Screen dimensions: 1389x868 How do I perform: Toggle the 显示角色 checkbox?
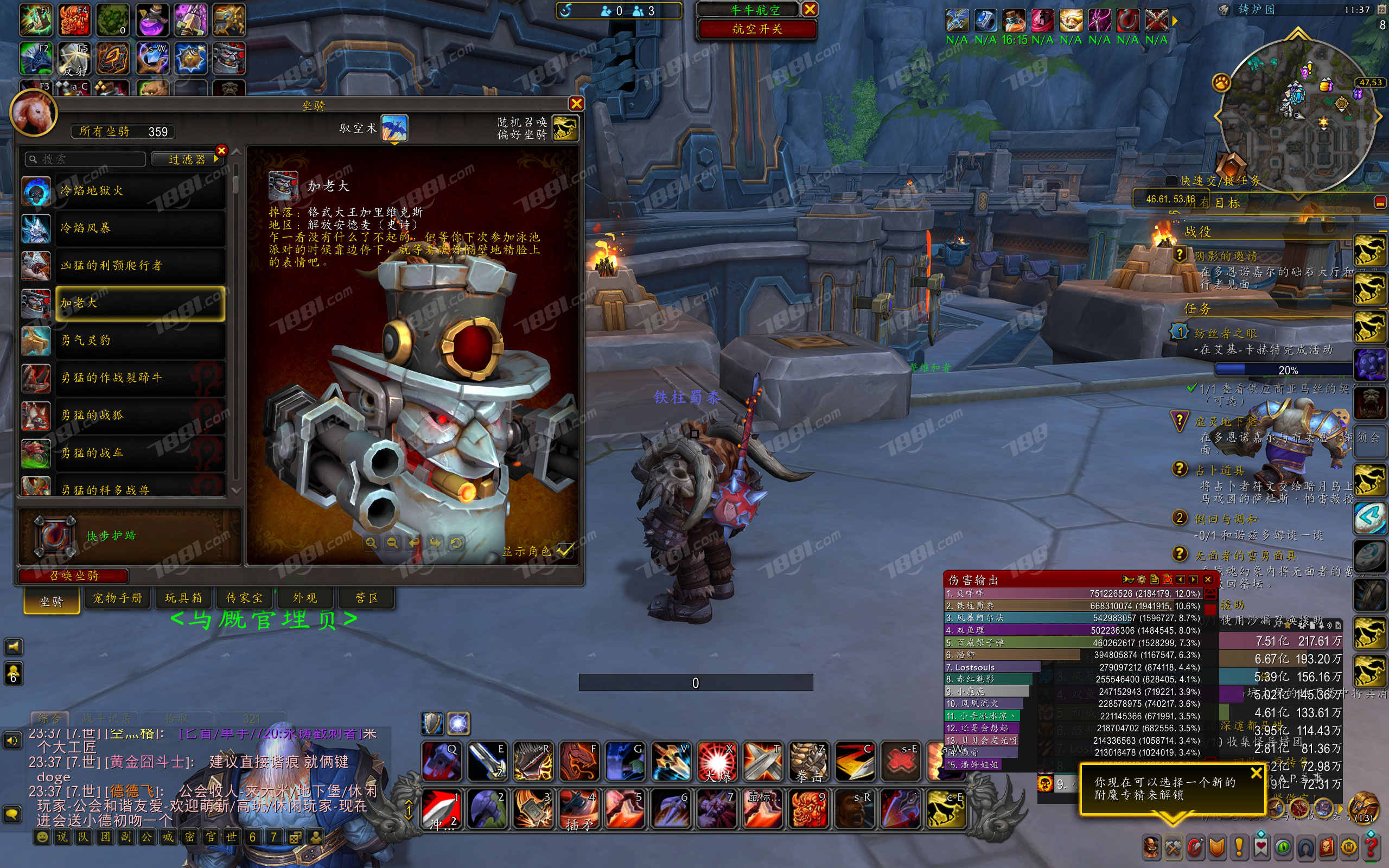pos(565,550)
